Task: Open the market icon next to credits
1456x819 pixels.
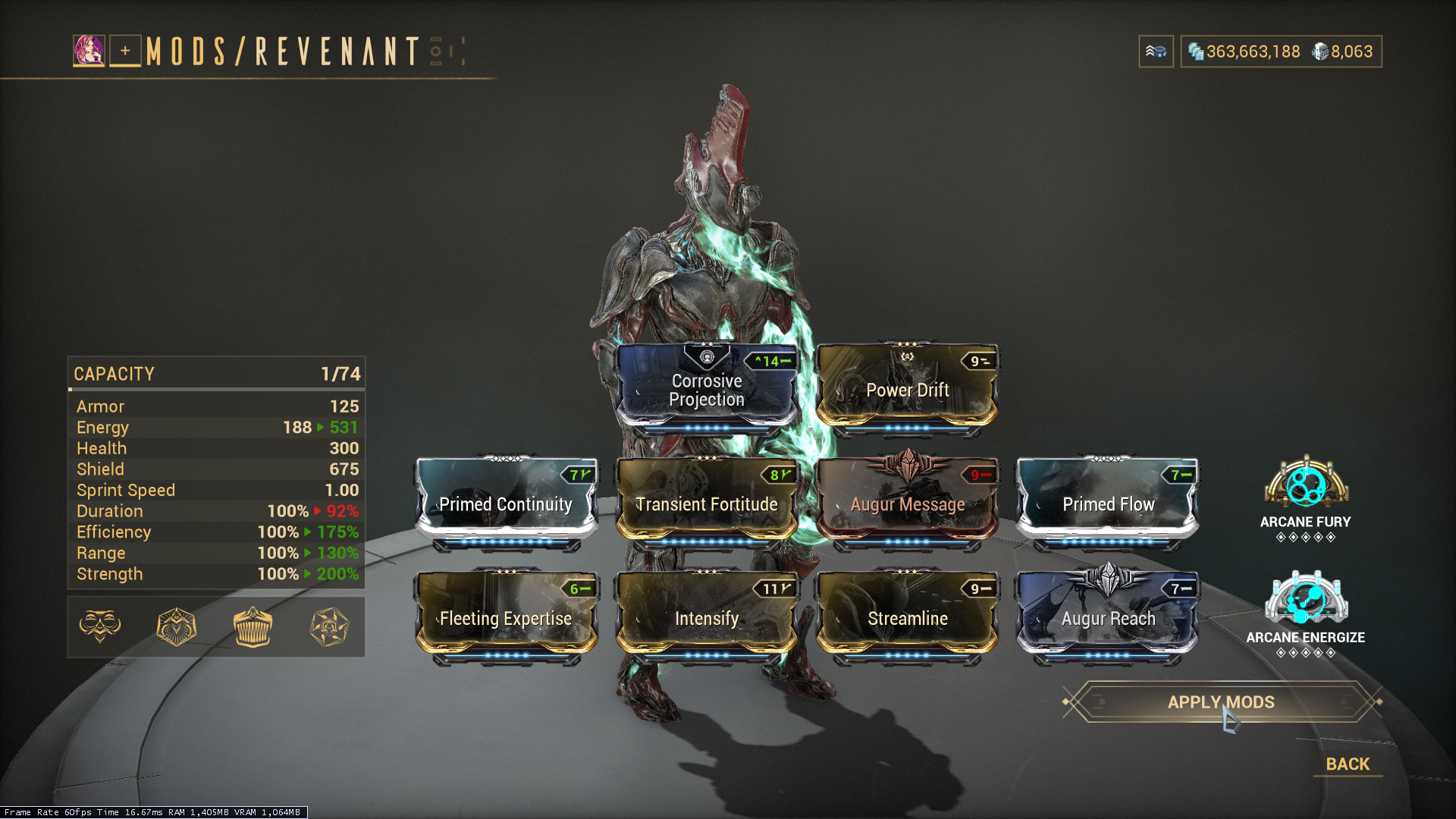Action: (1156, 52)
